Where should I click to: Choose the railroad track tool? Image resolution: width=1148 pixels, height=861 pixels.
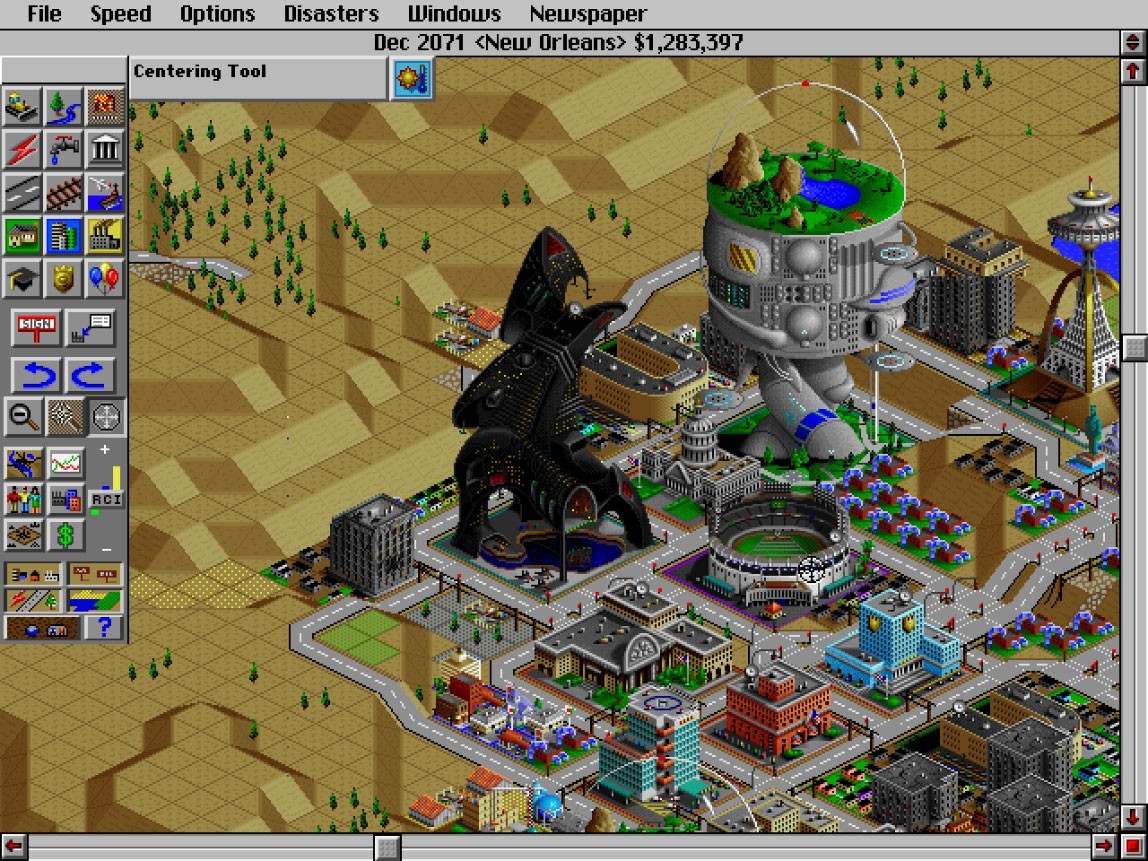click(x=64, y=192)
